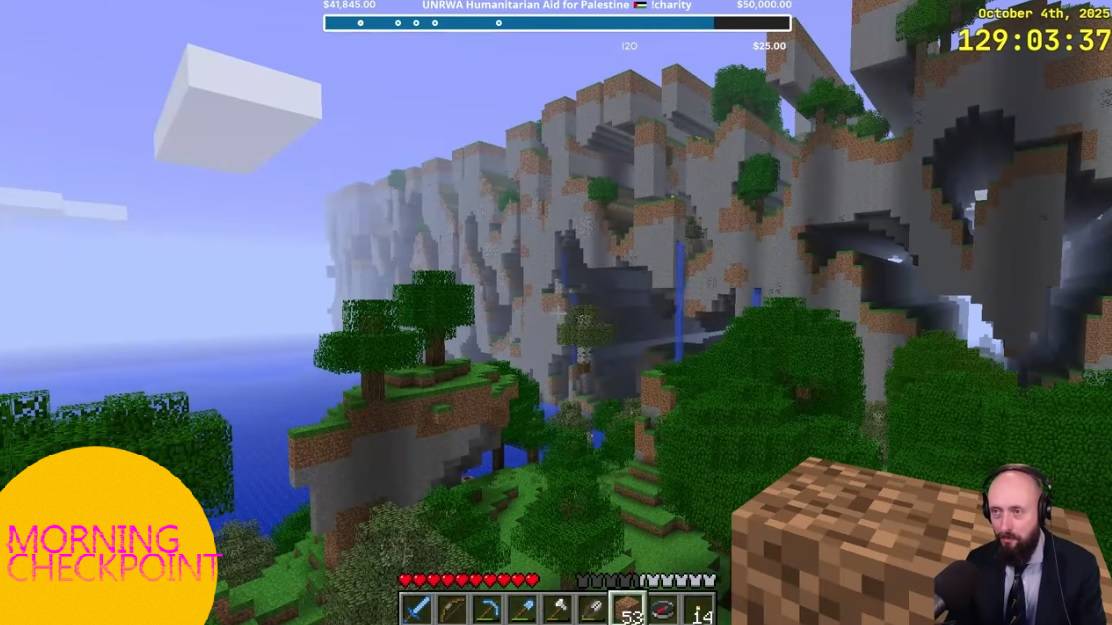
Task: Select the flint and steel slot
Action: click(x=592, y=608)
